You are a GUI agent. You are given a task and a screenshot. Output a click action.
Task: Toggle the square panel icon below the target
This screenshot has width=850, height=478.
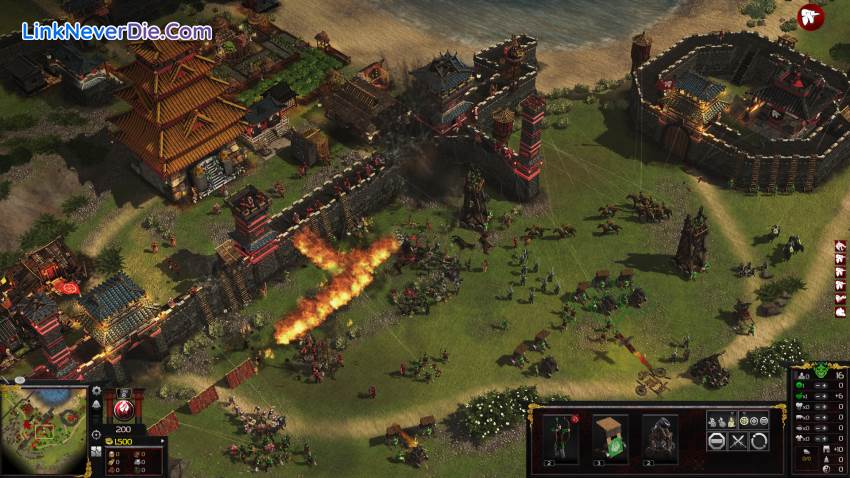(96, 453)
